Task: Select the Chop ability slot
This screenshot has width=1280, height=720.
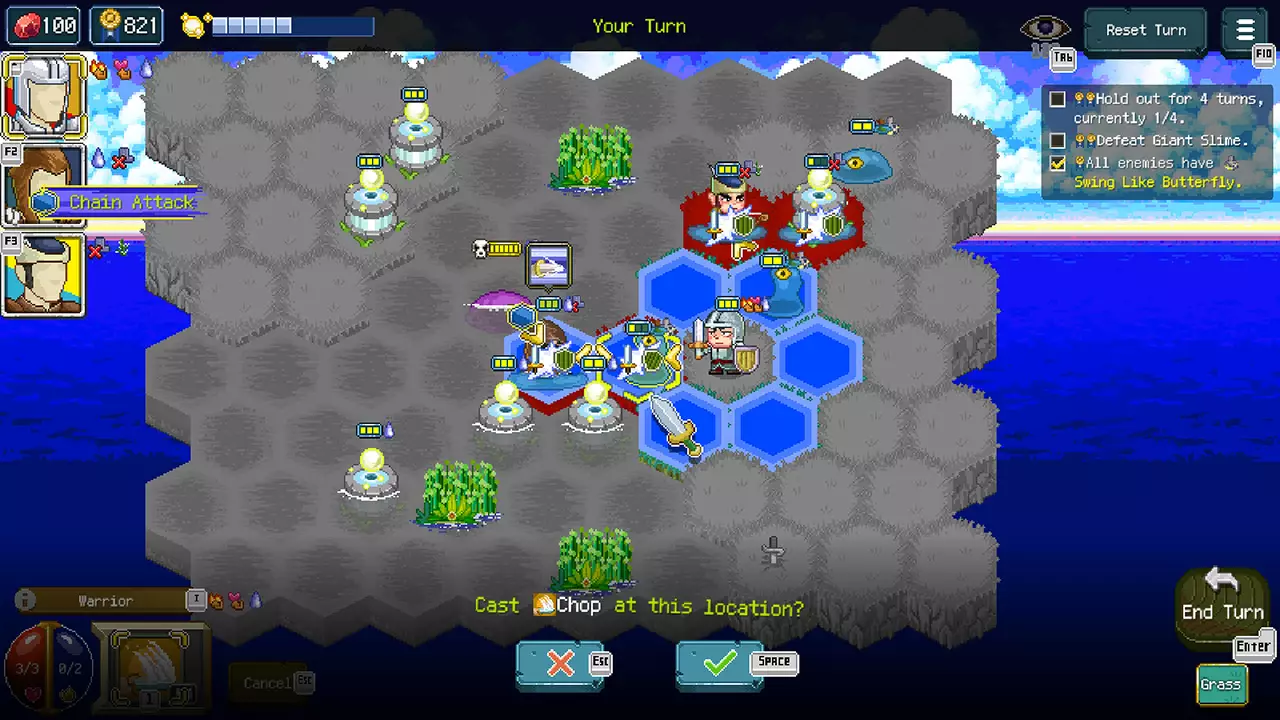Action: 151,665
